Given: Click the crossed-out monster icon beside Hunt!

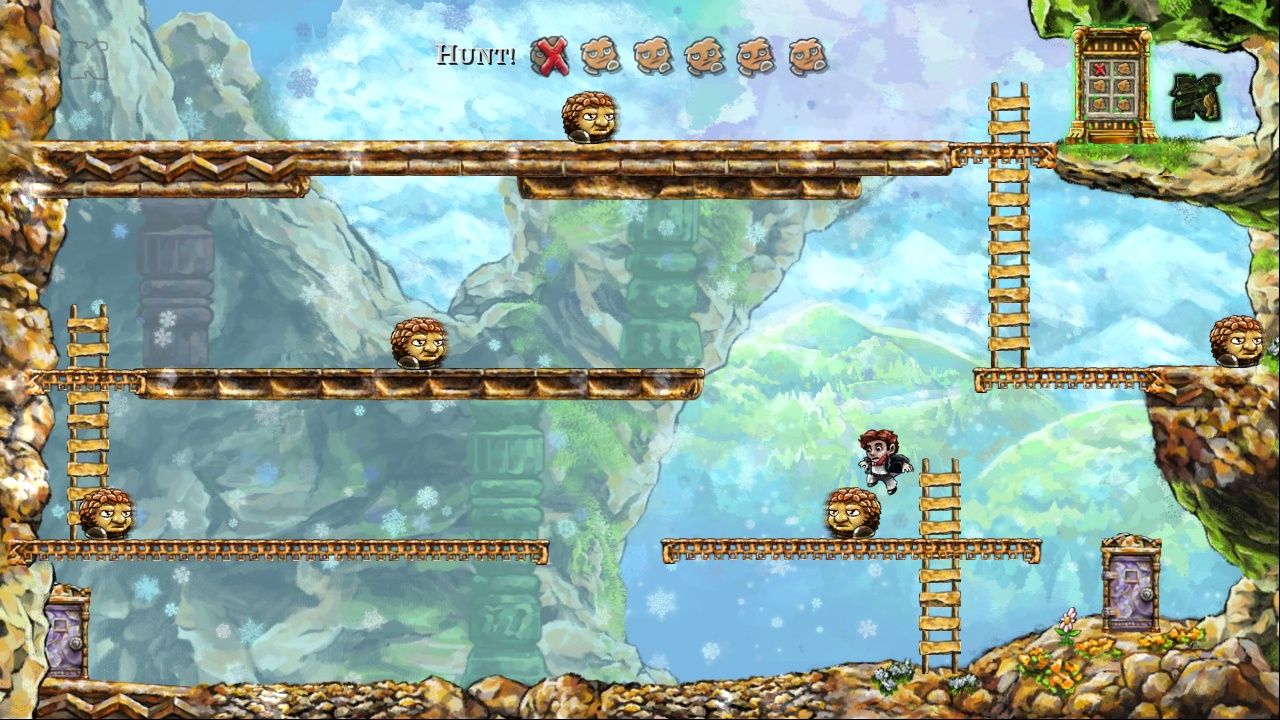Looking at the screenshot, I should 550,57.
